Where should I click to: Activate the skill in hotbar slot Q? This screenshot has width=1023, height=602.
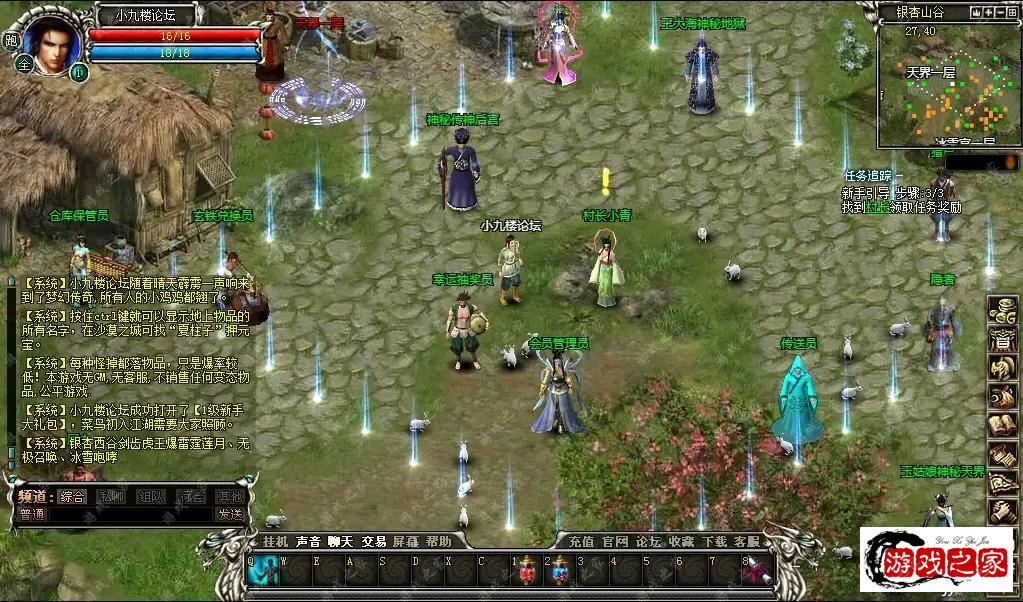[265, 571]
